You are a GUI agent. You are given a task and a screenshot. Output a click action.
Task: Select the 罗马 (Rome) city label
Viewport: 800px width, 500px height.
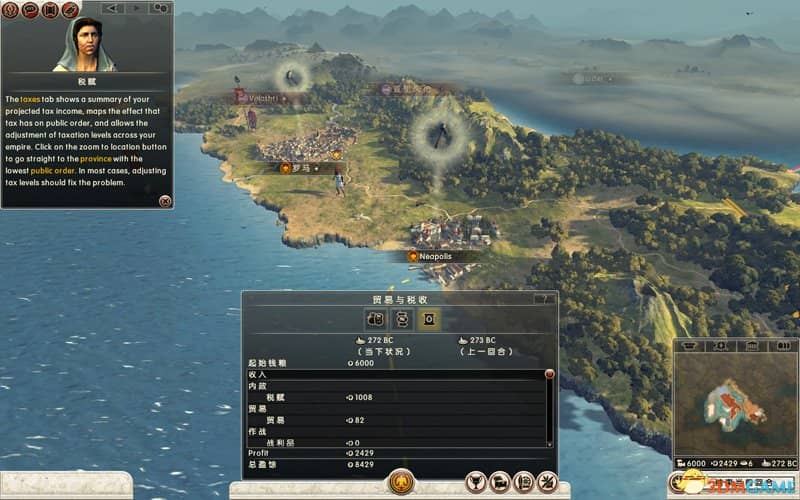299,169
